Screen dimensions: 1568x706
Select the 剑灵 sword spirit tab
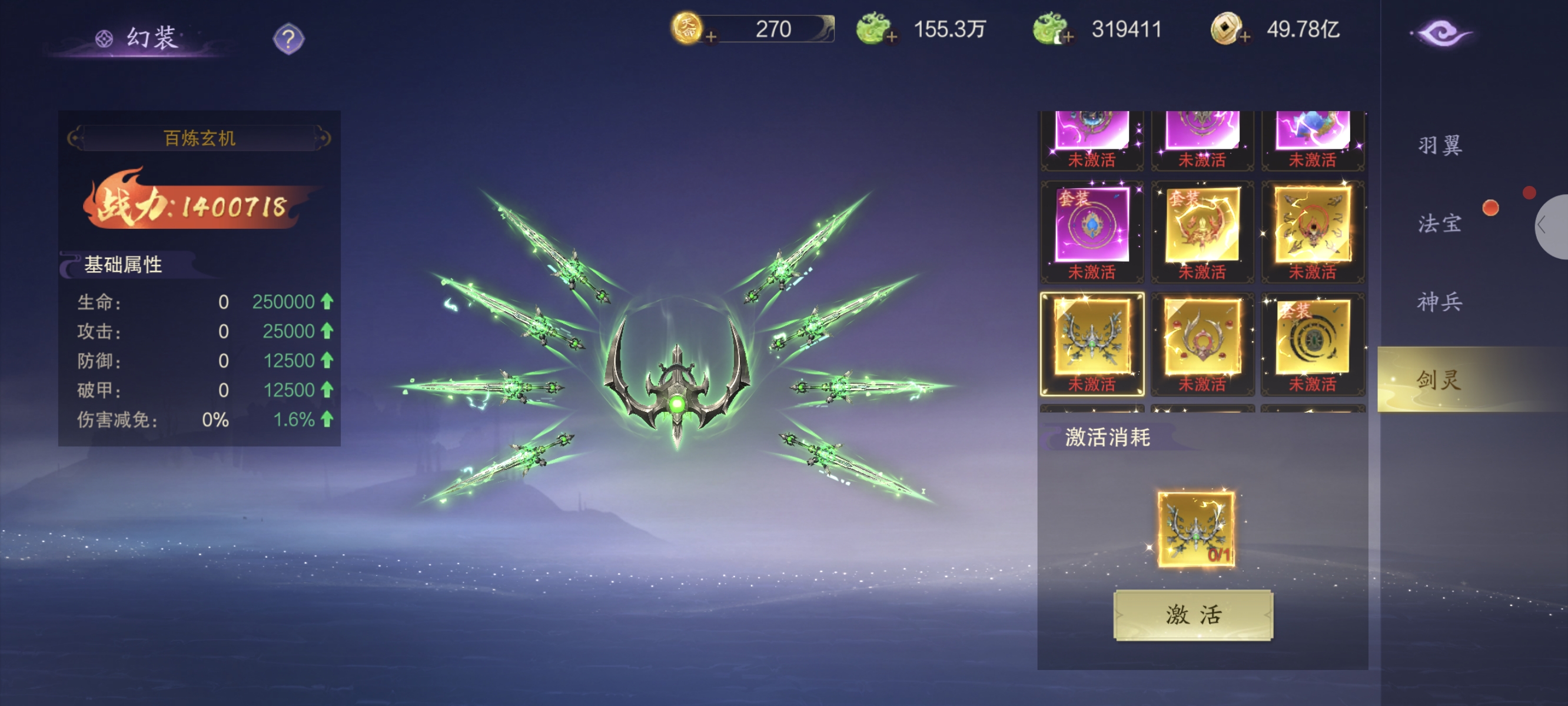1440,380
